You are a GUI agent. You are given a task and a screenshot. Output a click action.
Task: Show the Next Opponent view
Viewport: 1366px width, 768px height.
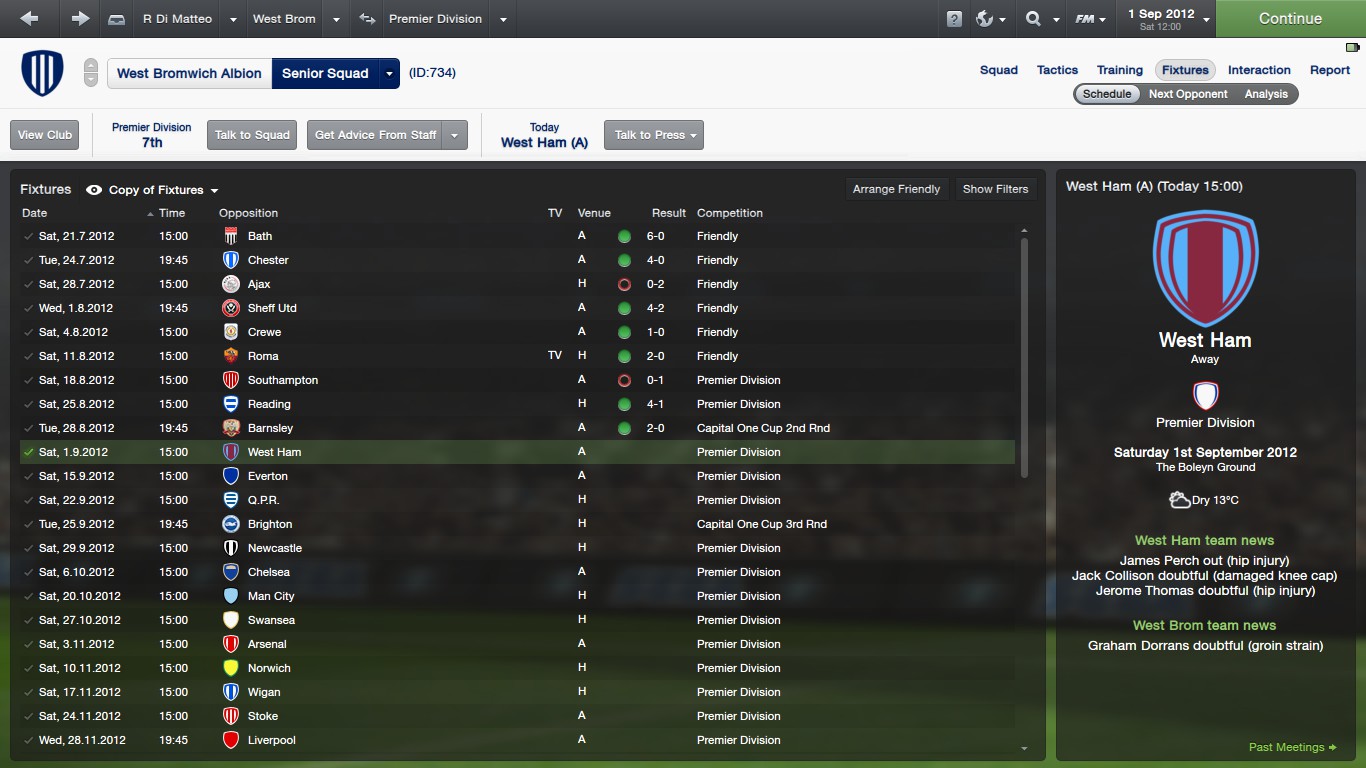(x=1188, y=94)
